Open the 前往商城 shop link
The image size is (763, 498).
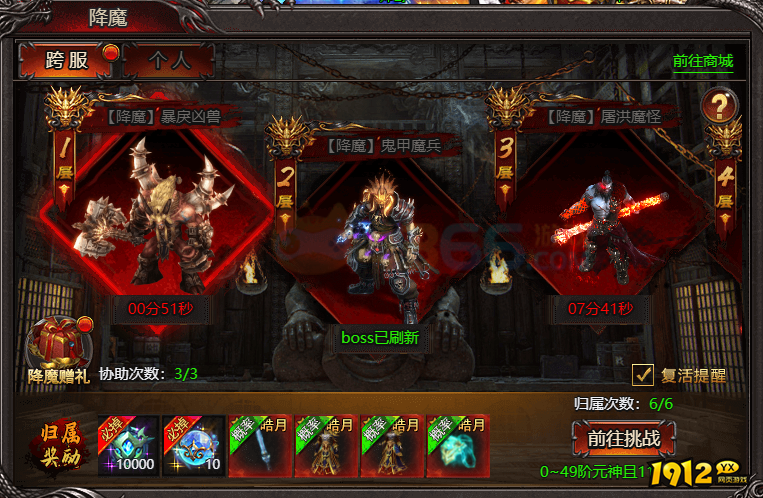tap(703, 60)
